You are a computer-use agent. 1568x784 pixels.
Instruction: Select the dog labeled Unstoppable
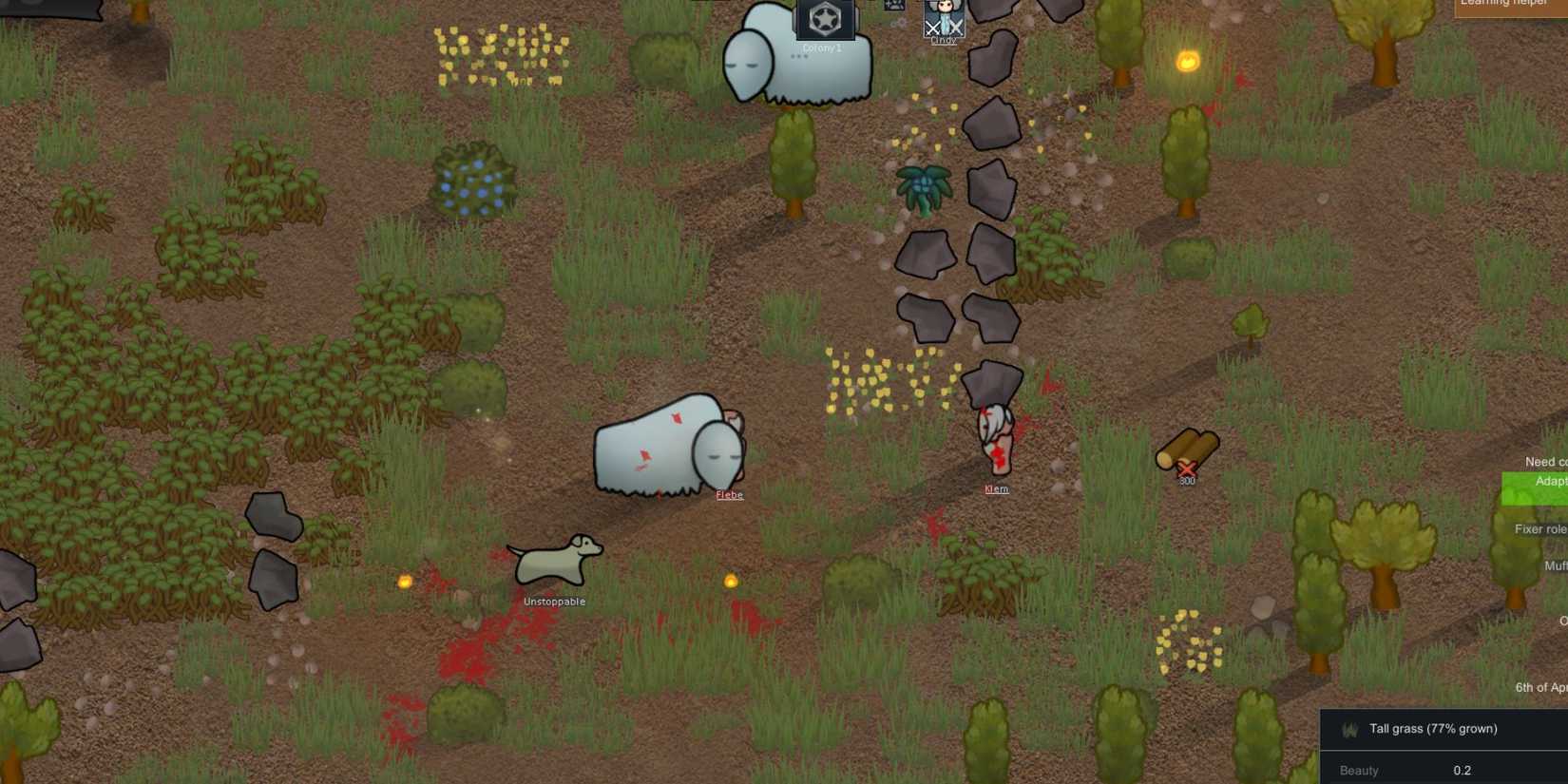(556, 561)
